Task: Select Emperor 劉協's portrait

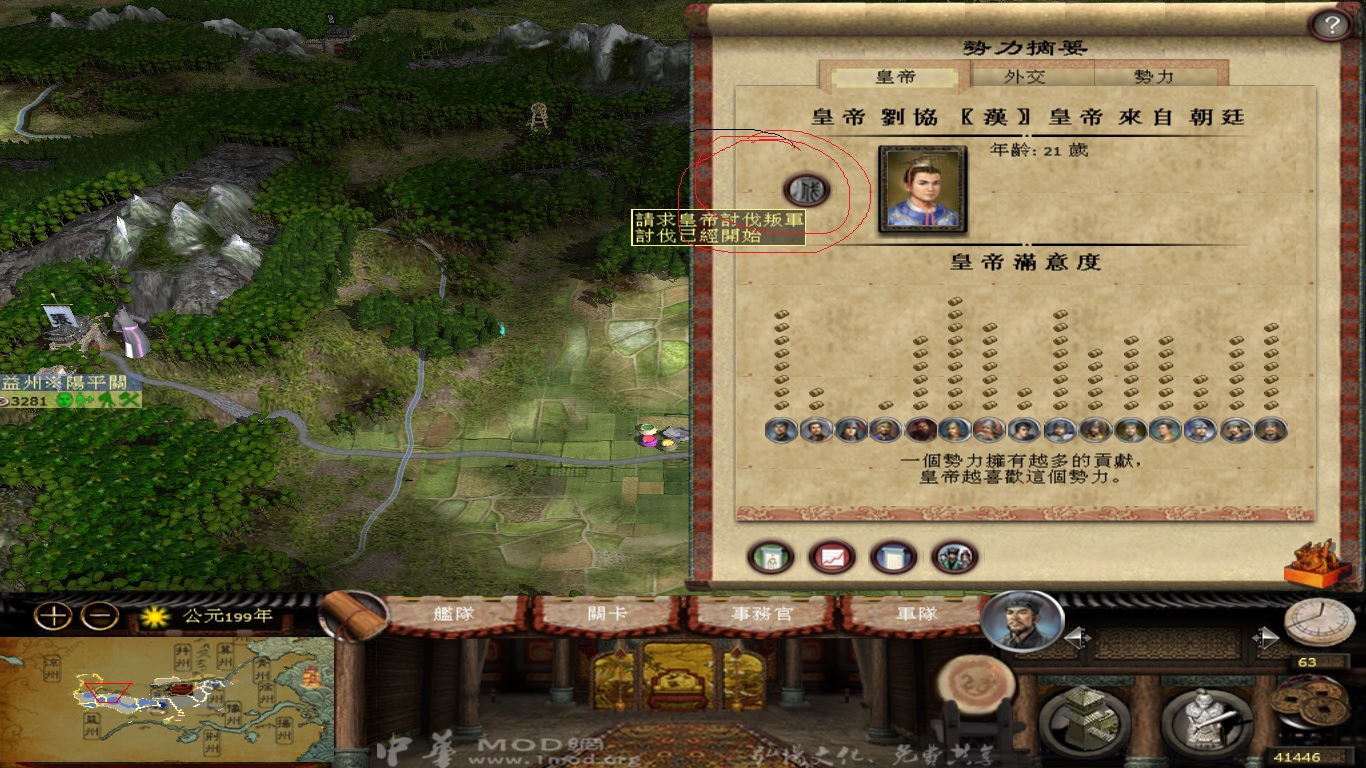Action: click(922, 189)
